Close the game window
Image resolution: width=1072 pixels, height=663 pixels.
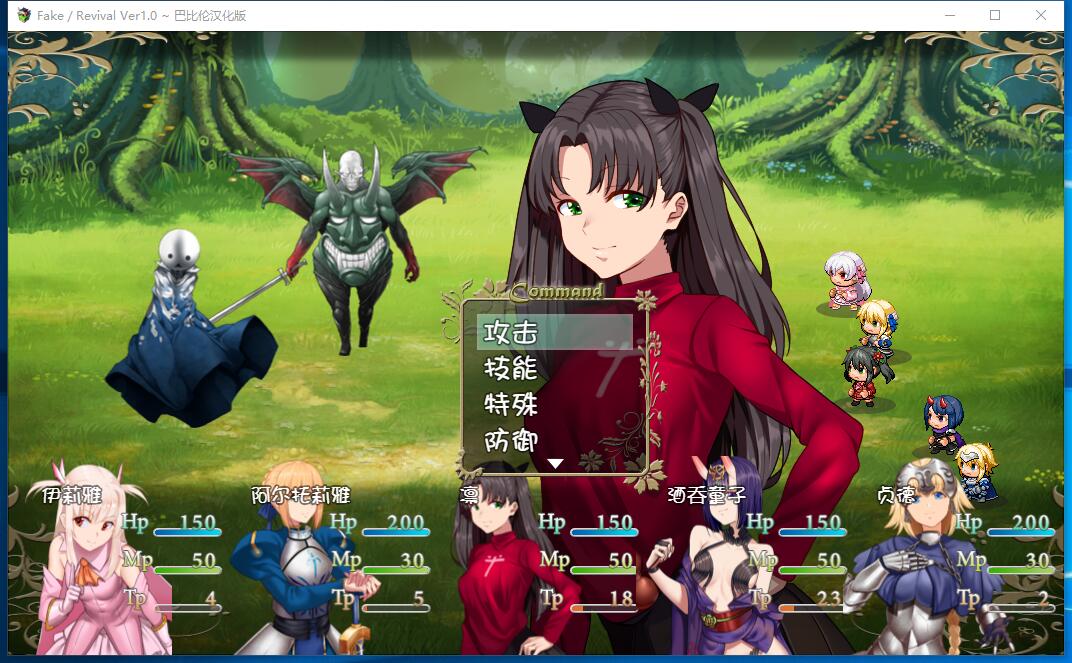(1042, 15)
